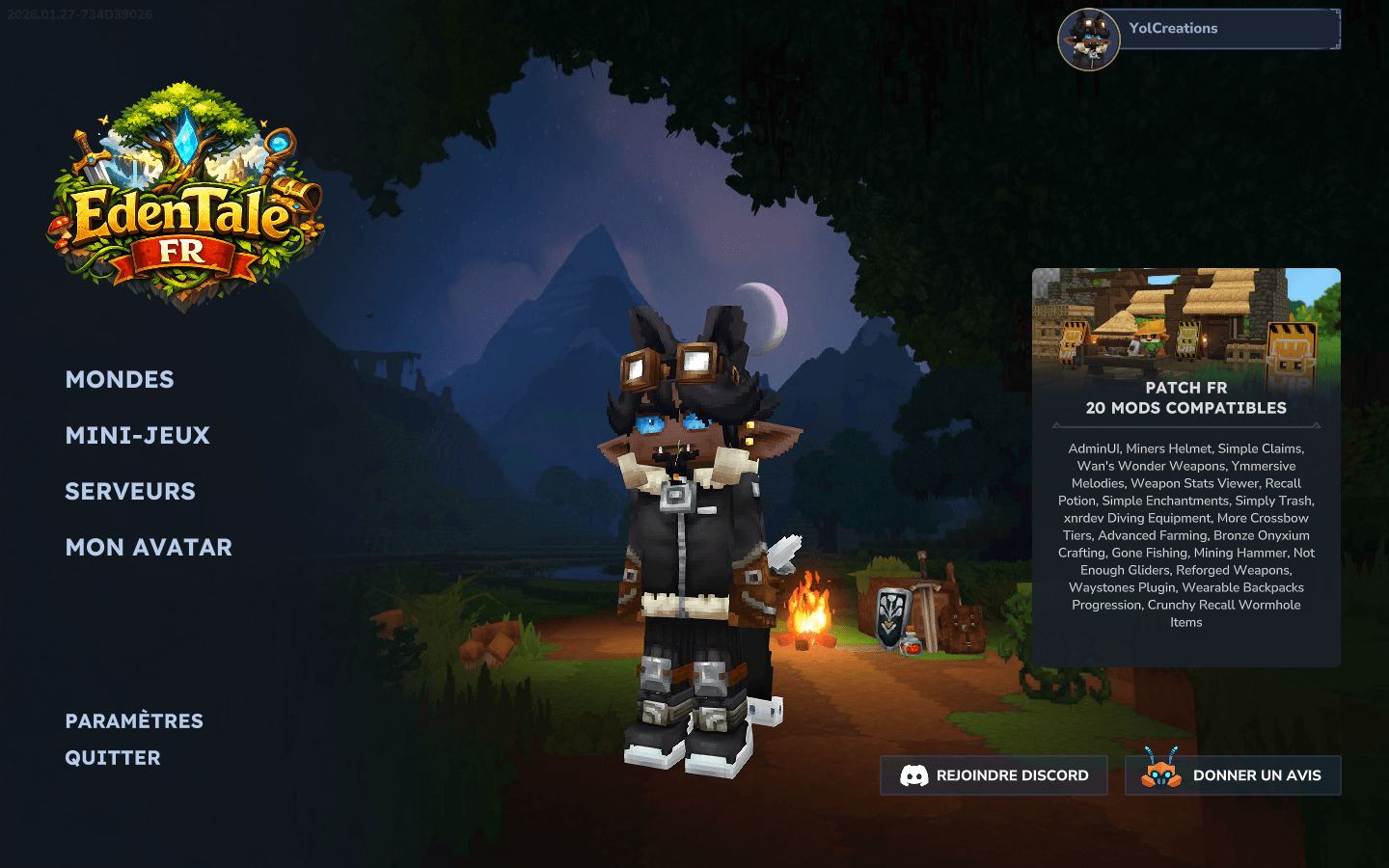Open the YolCreations profile name bar
Image resolution: width=1389 pixels, height=868 pixels.
point(1230,29)
